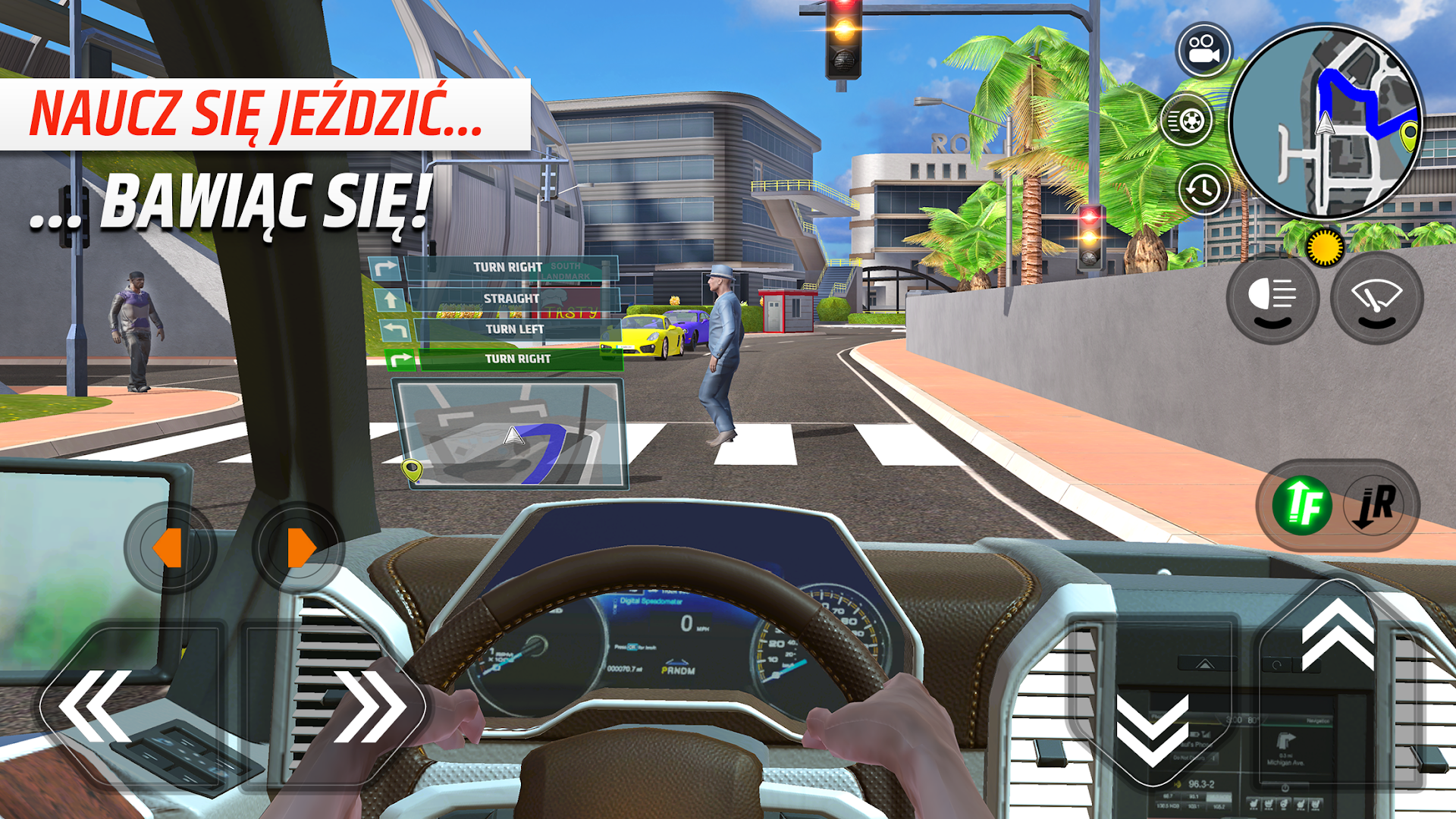The image size is (1456, 819).
Task: Click the topmost TURN RIGHT instruction
Action: pos(508,267)
